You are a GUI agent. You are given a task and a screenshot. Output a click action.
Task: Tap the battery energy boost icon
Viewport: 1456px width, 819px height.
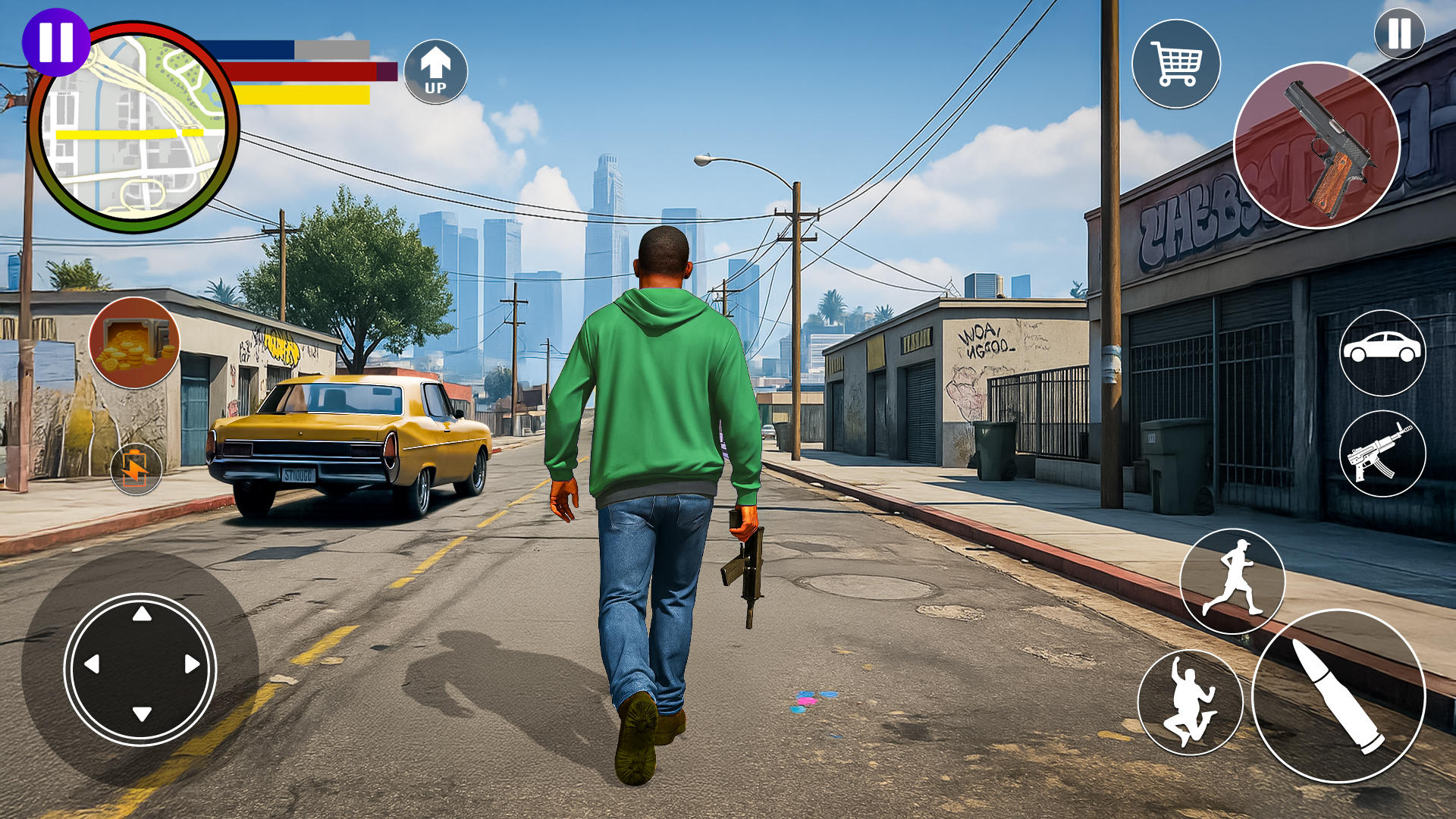(x=136, y=469)
